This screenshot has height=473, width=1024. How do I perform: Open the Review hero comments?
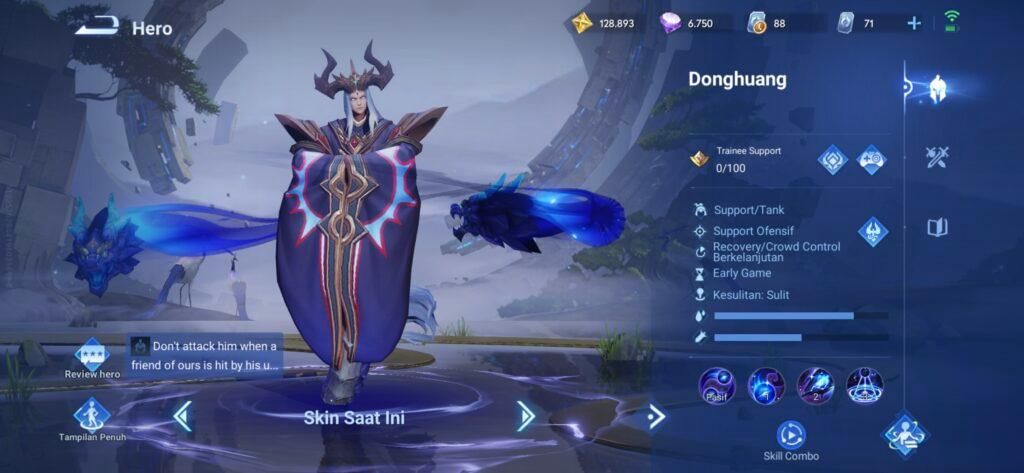92,356
